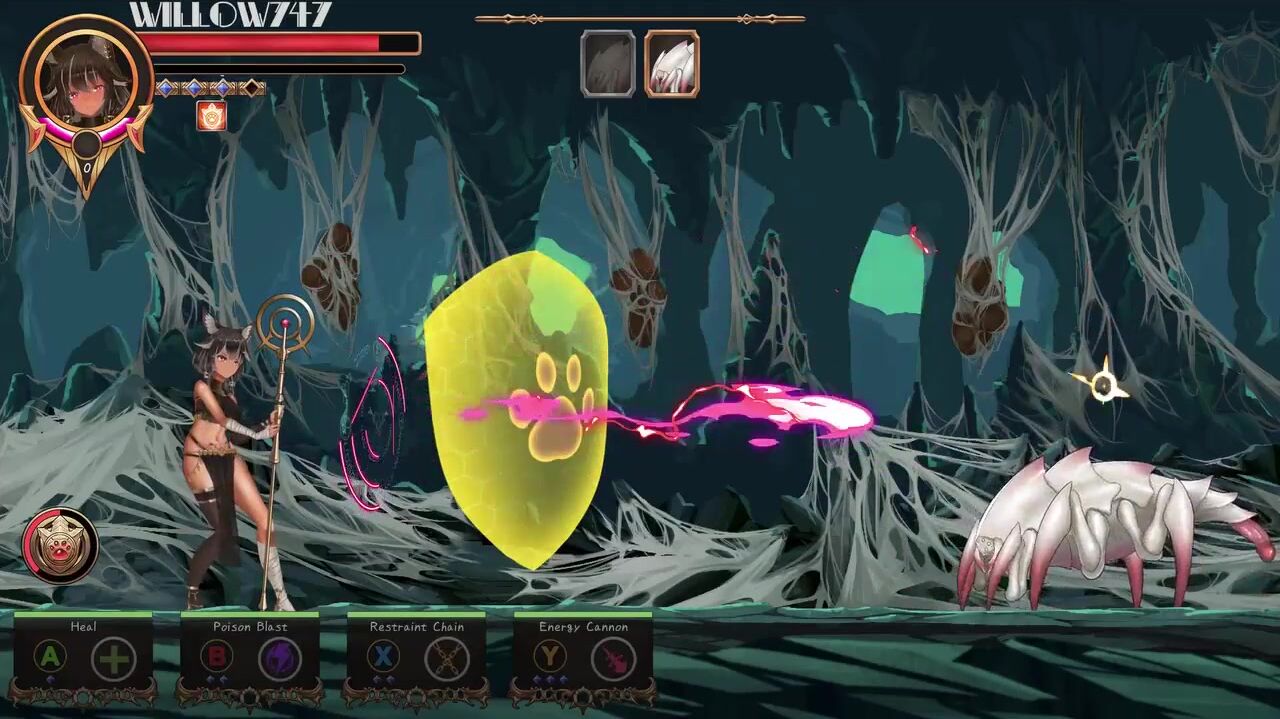Activate the Heal skill's green cross icon

pyautogui.click(x=114, y=659)
